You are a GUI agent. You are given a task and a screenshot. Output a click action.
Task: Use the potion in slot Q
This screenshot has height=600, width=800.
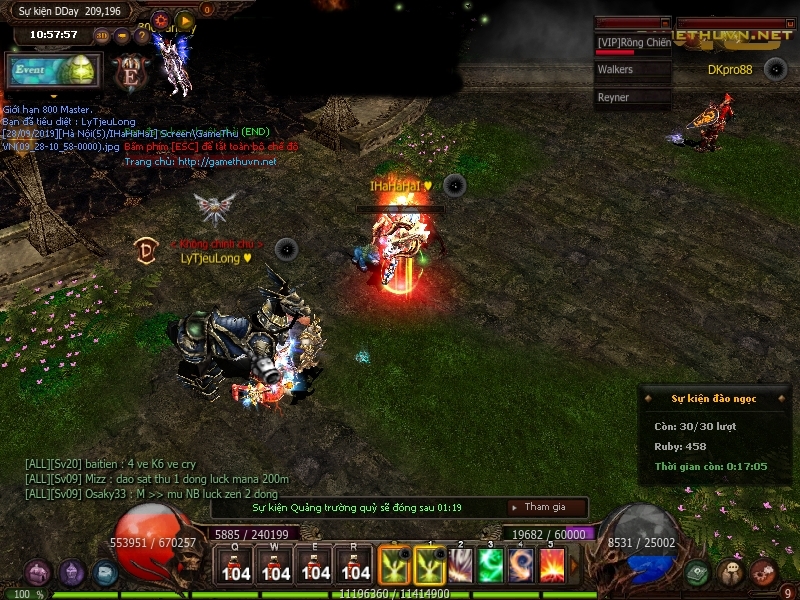click(236, 565)
